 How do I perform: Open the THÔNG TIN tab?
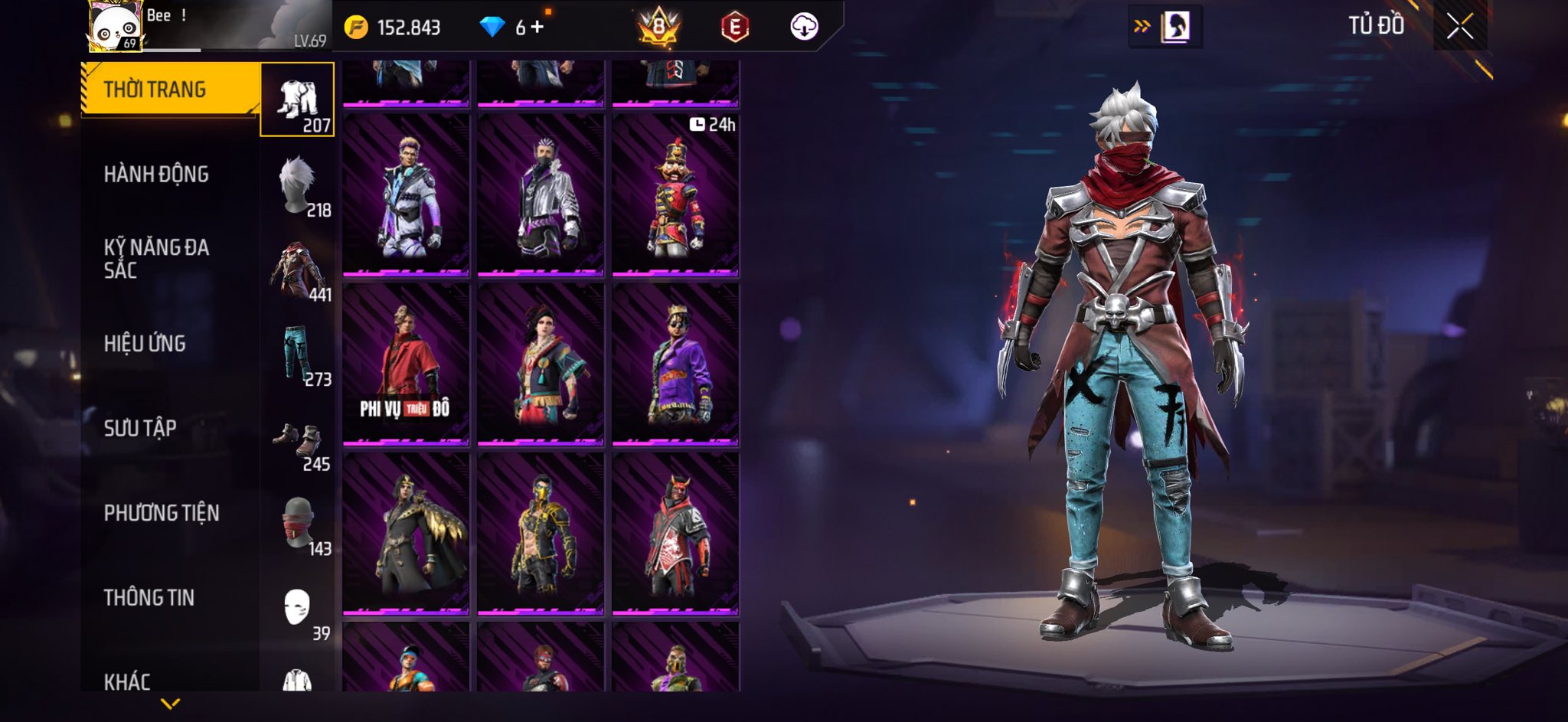tap(149, 597)
